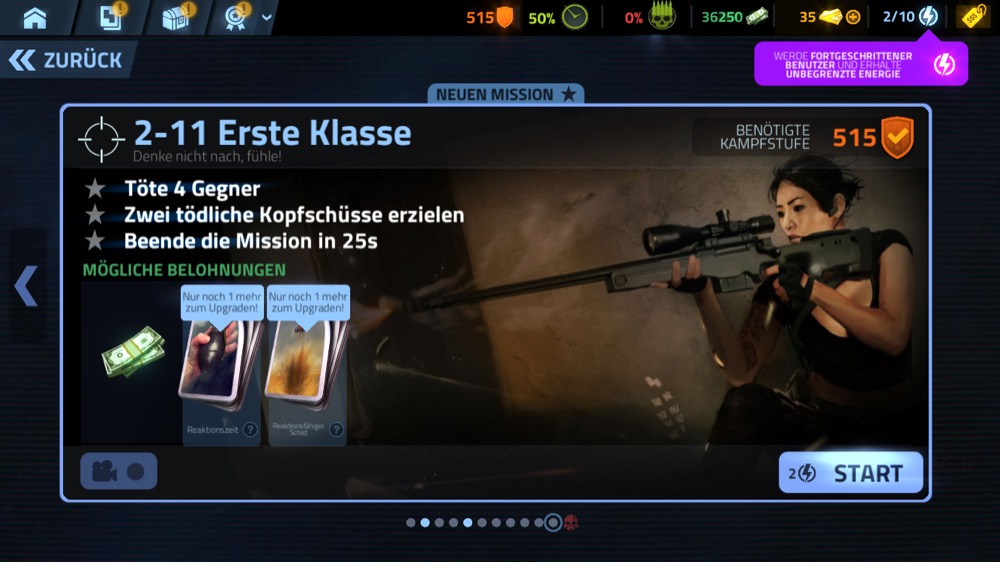Tap the unlimited energy promo banner
1000x562 pixels.
861,64
